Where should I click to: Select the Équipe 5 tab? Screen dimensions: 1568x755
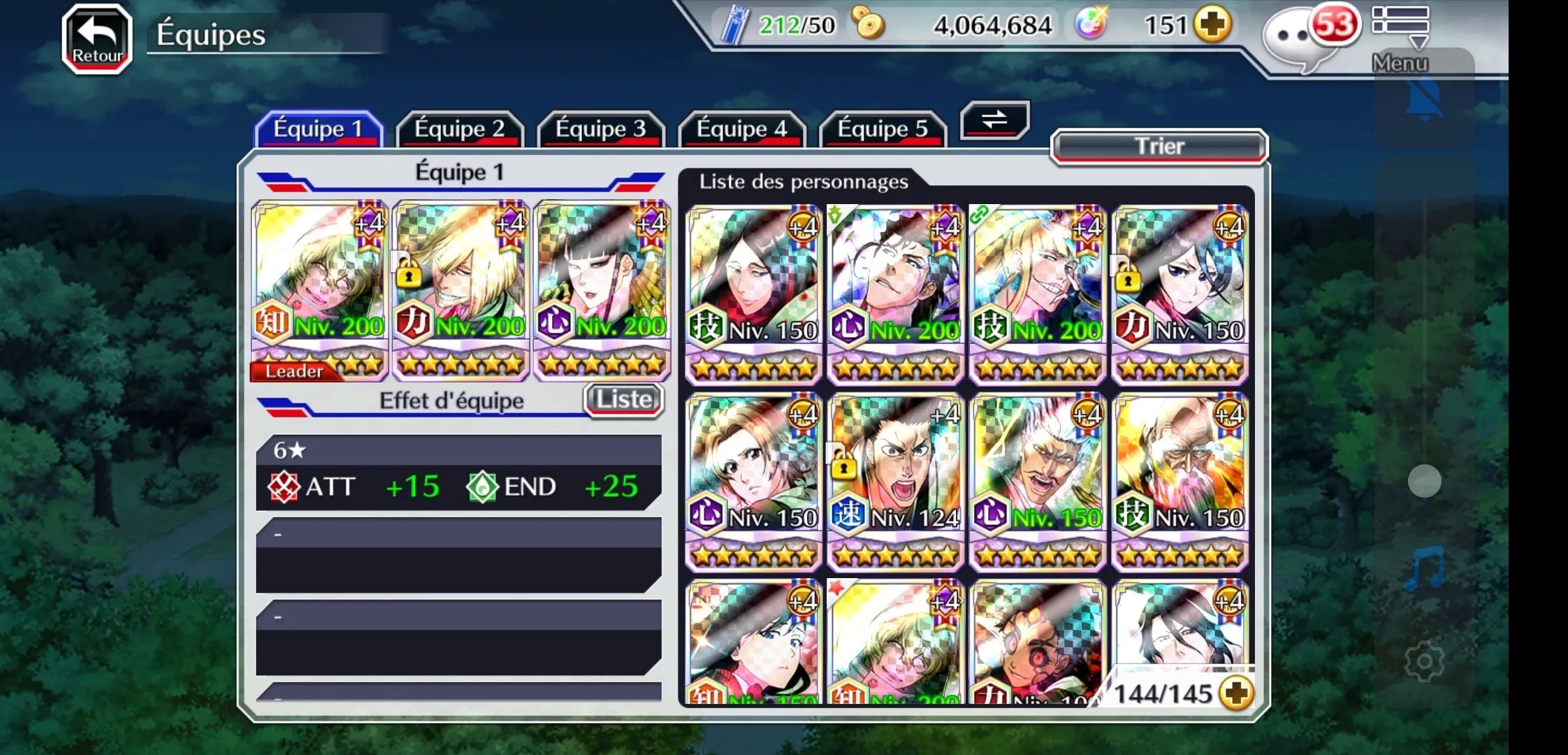pyautogui.click(x=883, y=129)
